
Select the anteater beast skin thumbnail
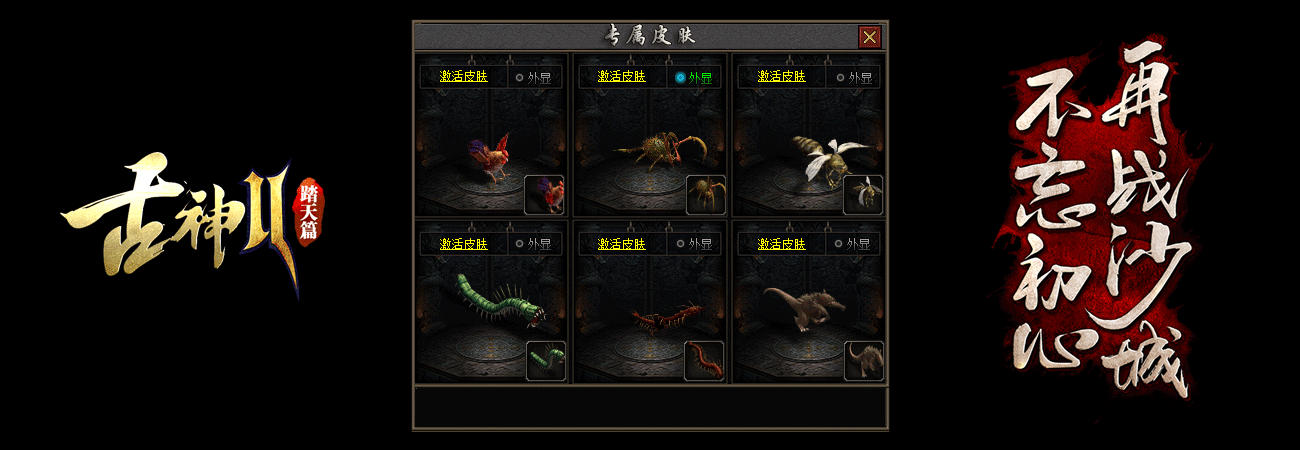(x=863, y=361)
